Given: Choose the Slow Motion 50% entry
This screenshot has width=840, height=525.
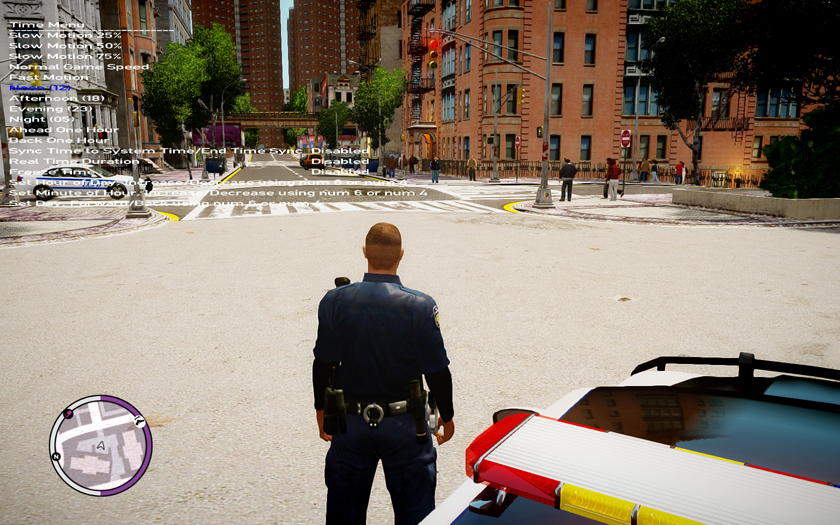Looking at the screenshot, I should 65,46.
